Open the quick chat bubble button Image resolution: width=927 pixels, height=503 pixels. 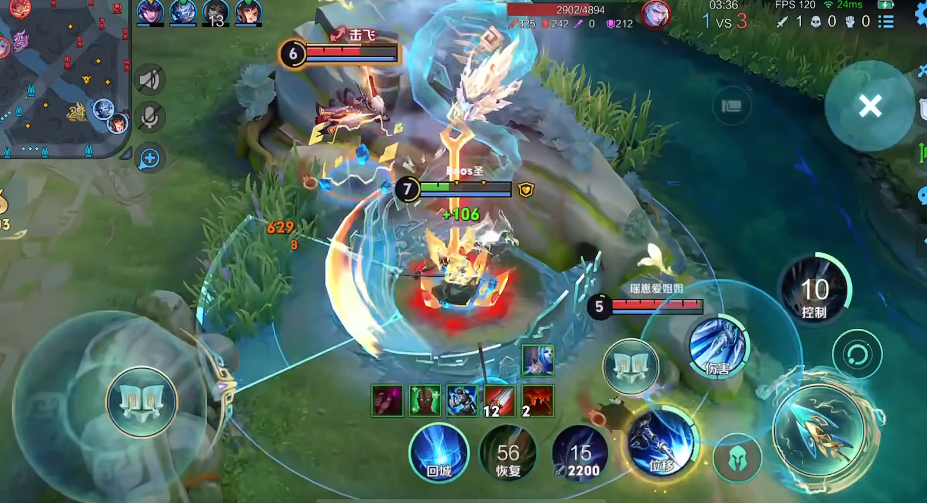tap(150, 157)
